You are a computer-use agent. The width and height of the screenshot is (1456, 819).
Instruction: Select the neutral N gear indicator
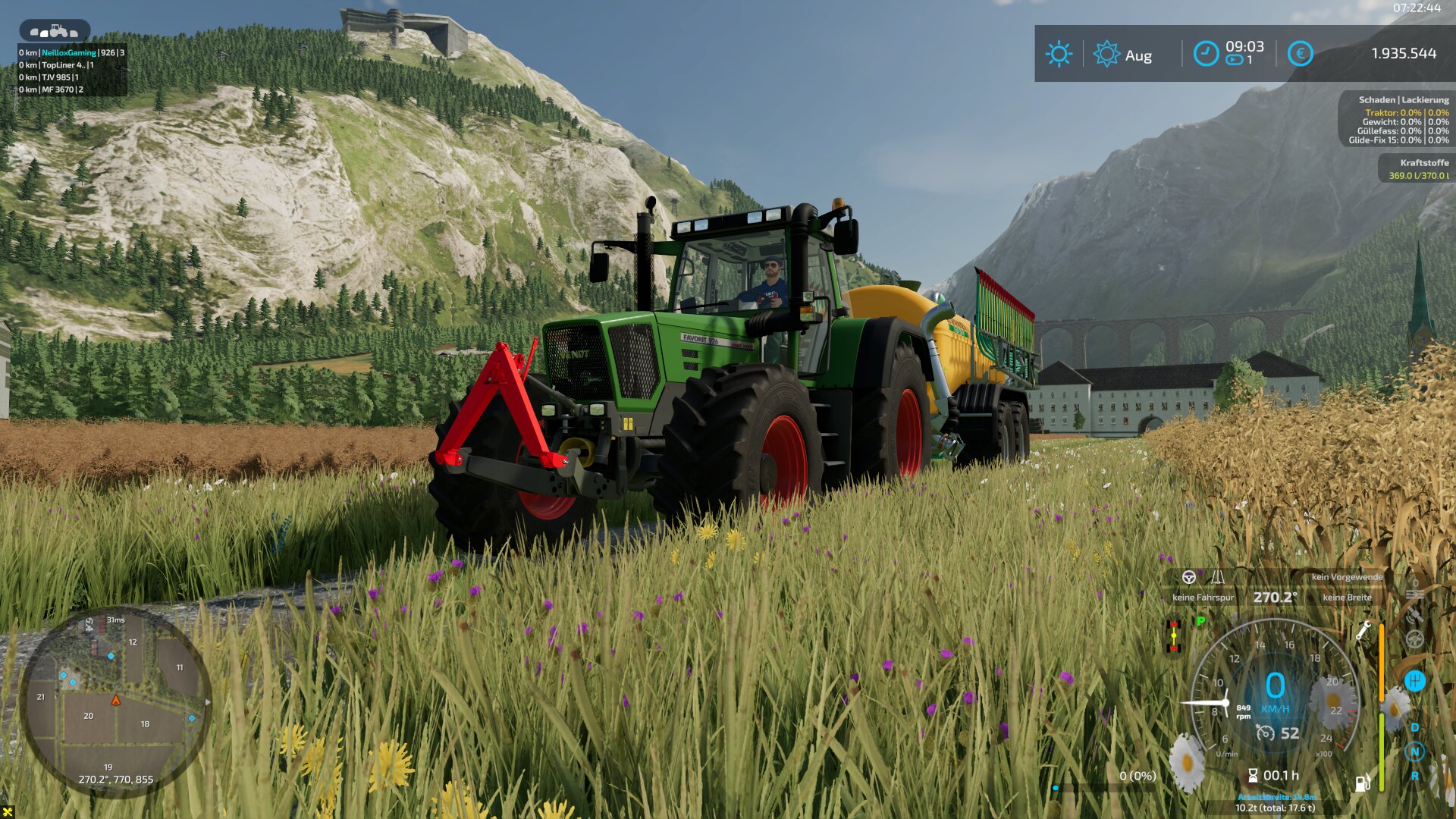pyautogui.click(x=1414, y=752)
